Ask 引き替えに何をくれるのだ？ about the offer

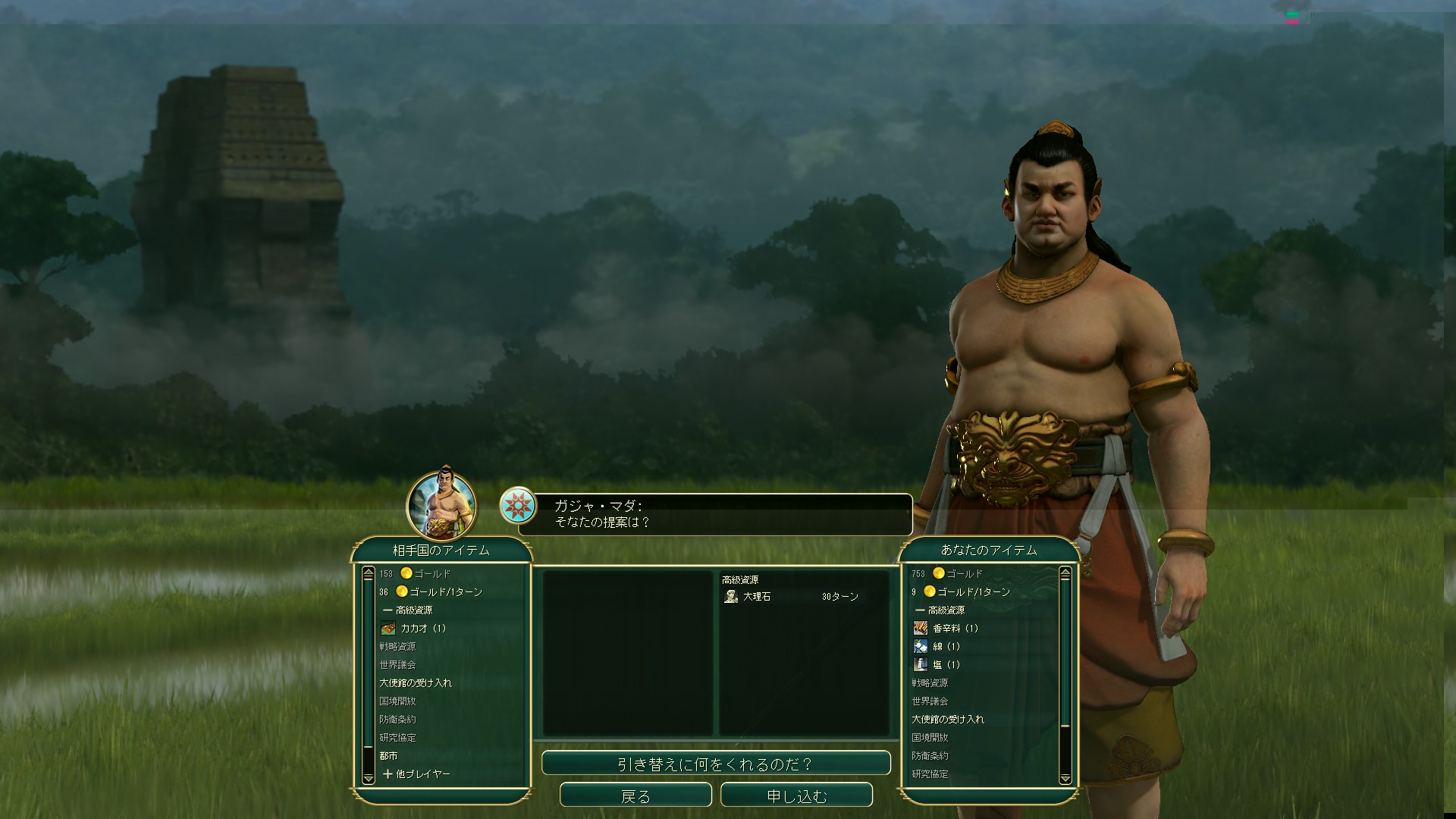click(x=716, y=764)
